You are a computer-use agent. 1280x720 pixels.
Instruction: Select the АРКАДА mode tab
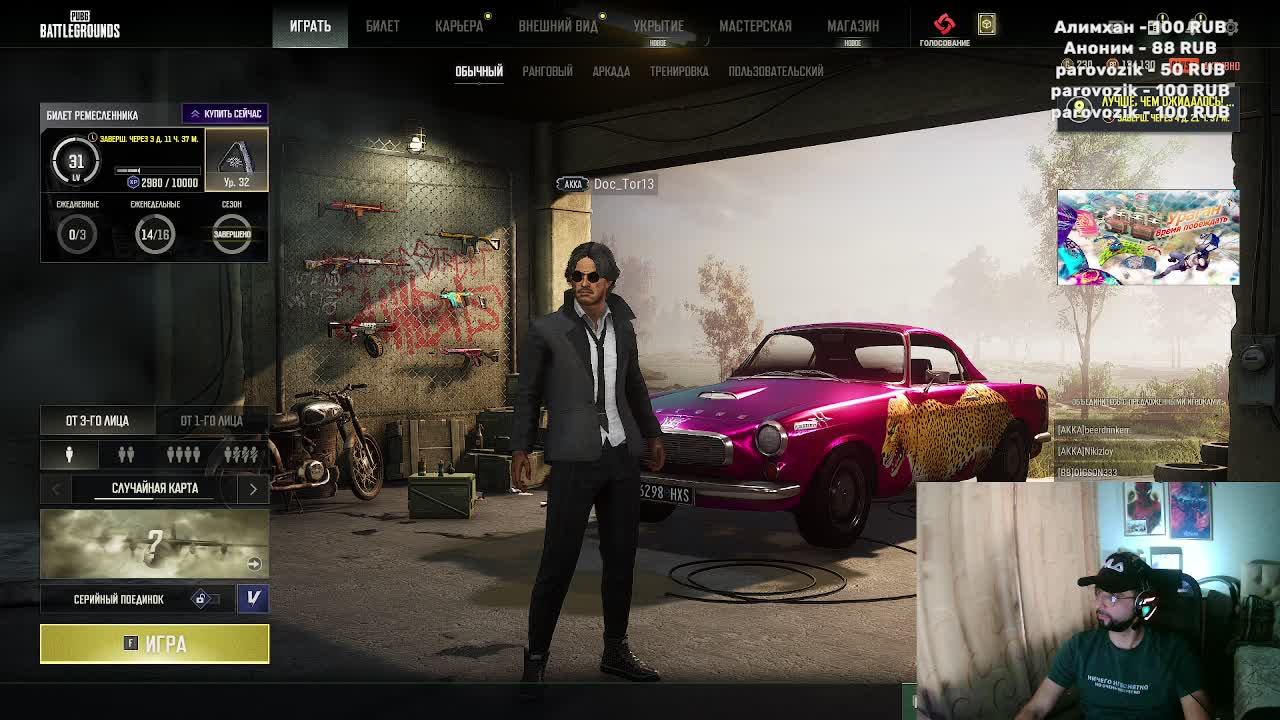(x=611, y=71)
